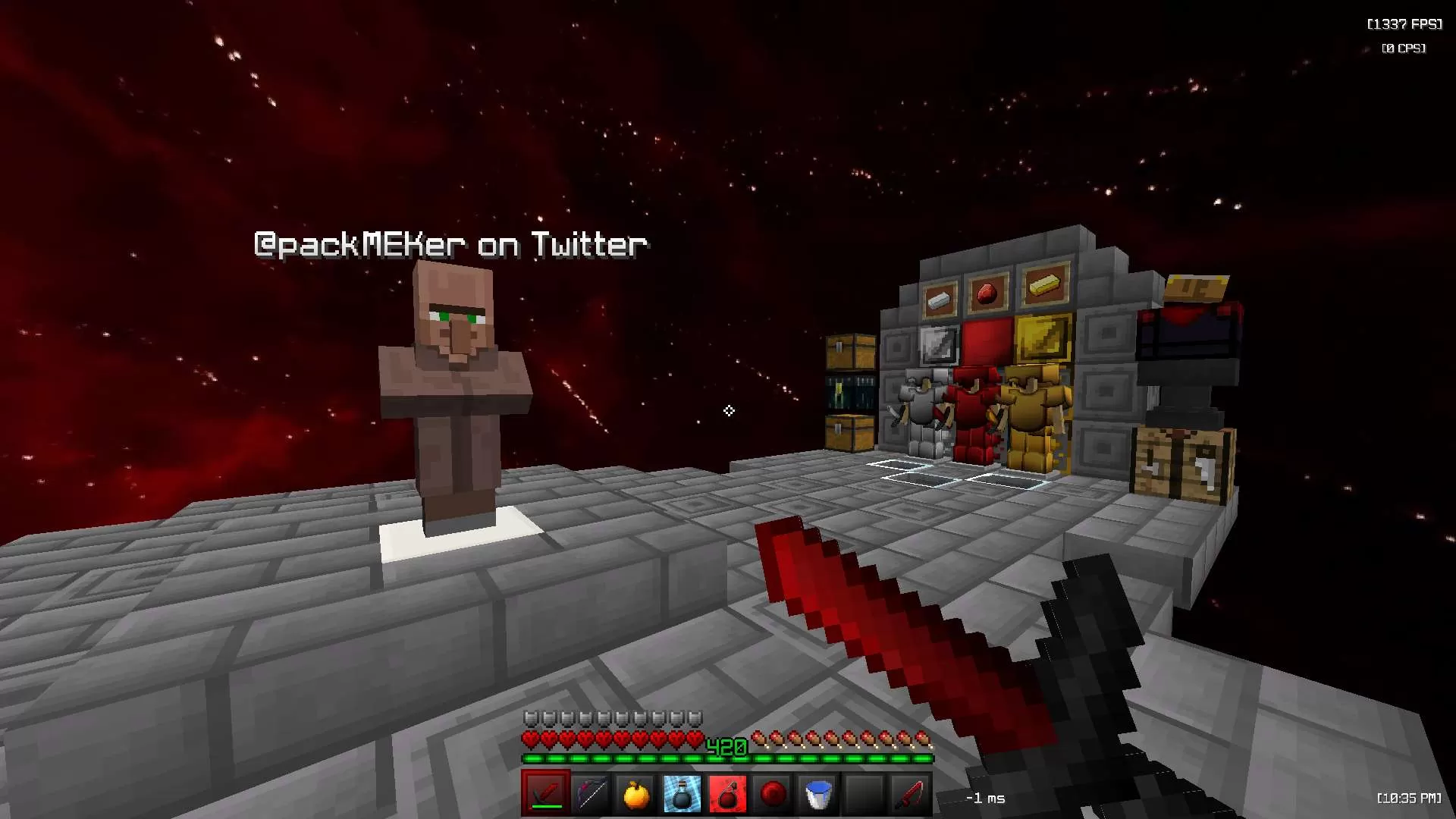The height and width of the screenshot is (819, 1456).
Task: Select the bow hotbar slot
Action: tap(591, 794)
